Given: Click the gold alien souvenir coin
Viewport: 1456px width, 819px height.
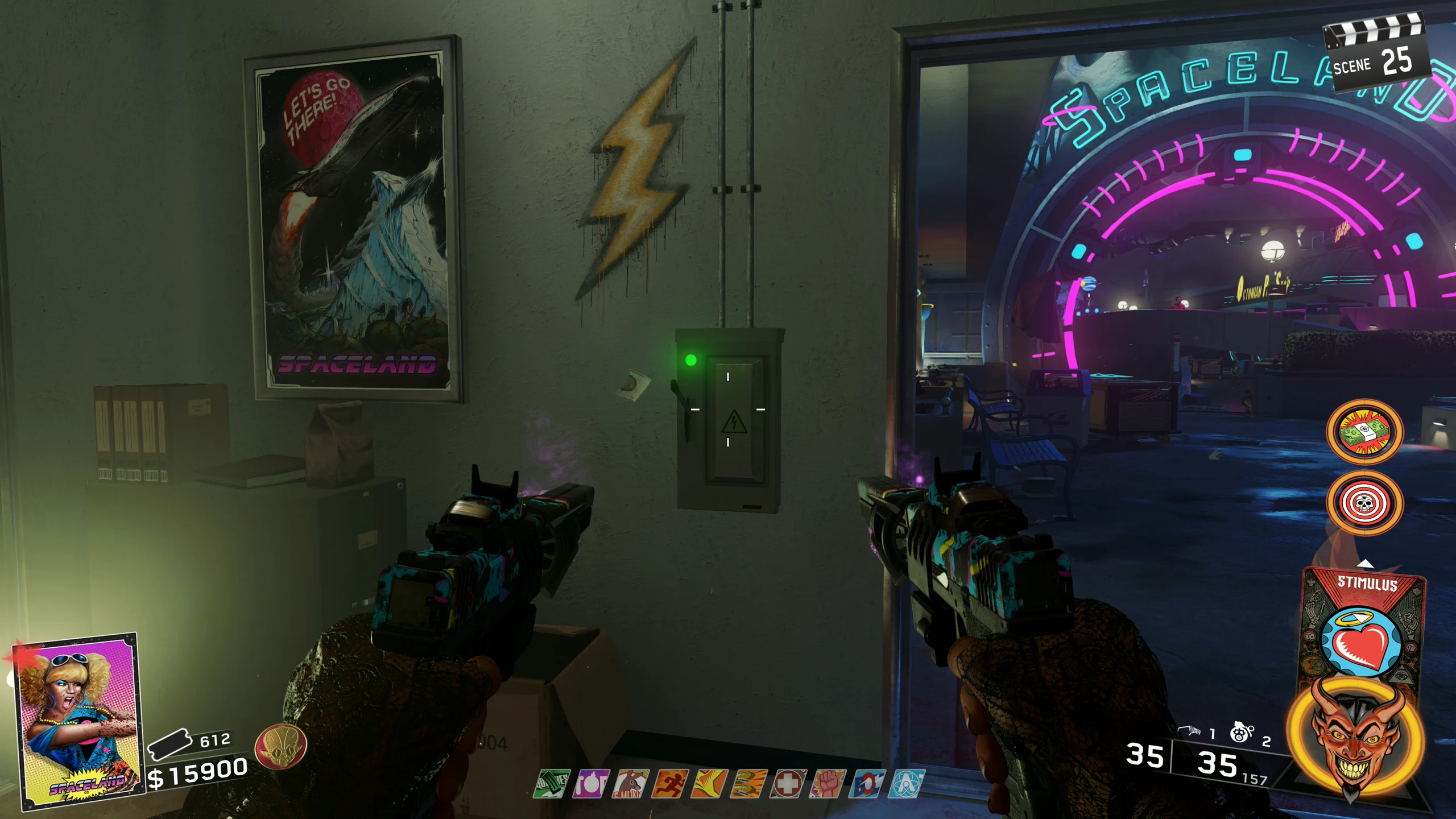Looking at the screenshot, I should point(280,747).
